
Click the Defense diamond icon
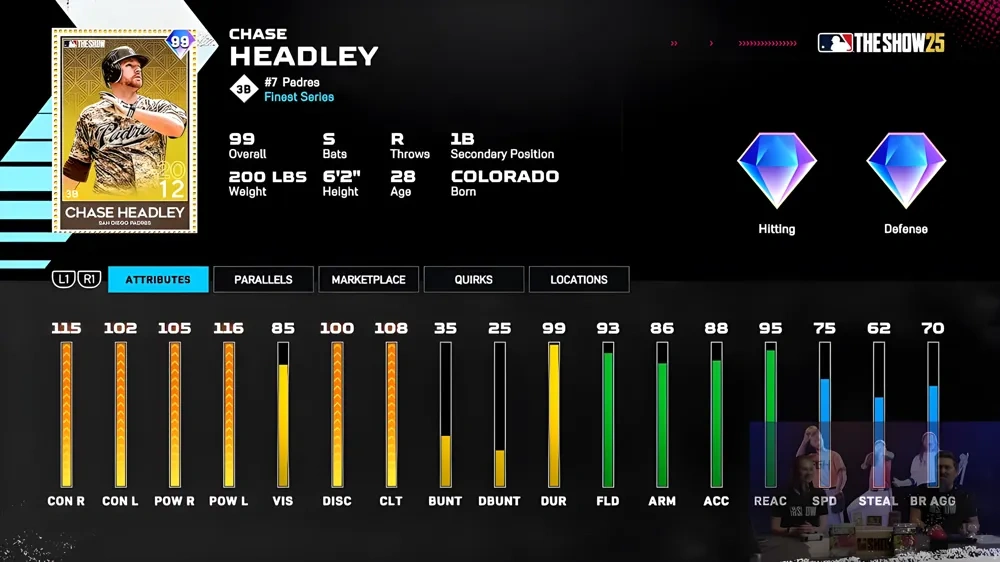[906, 170]
